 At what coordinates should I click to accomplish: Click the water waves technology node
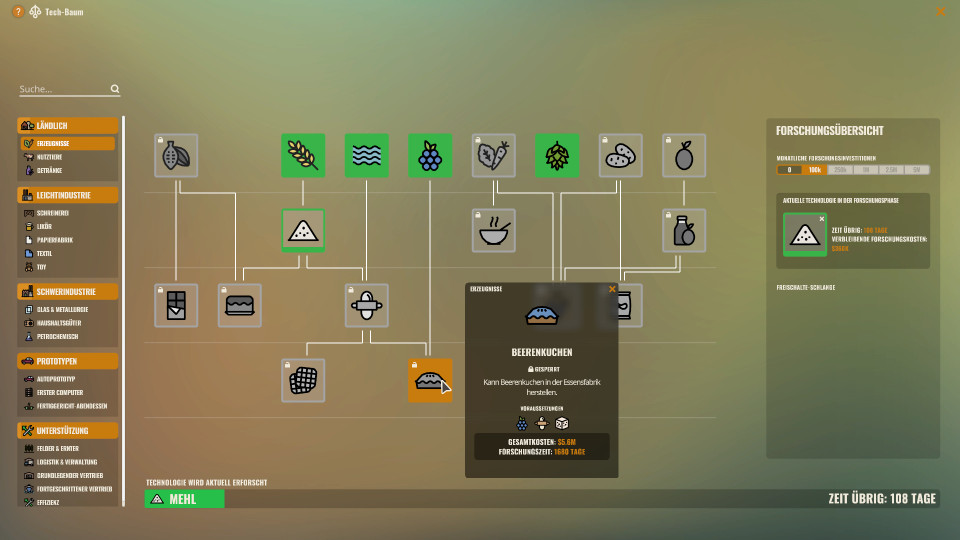[x=367, y=155]
